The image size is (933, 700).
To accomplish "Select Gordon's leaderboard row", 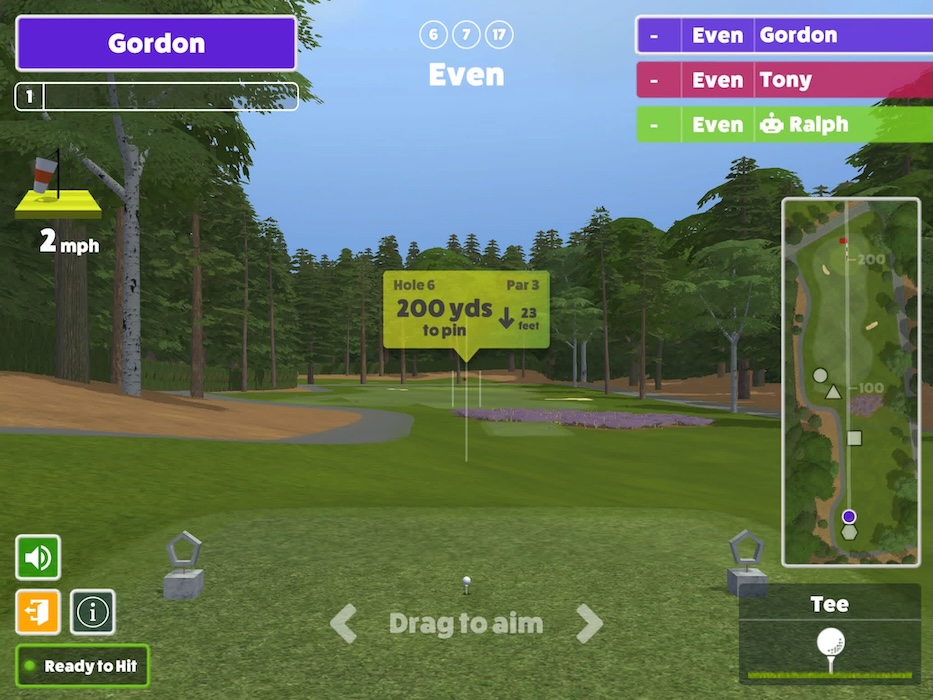I will click(784, 35).
